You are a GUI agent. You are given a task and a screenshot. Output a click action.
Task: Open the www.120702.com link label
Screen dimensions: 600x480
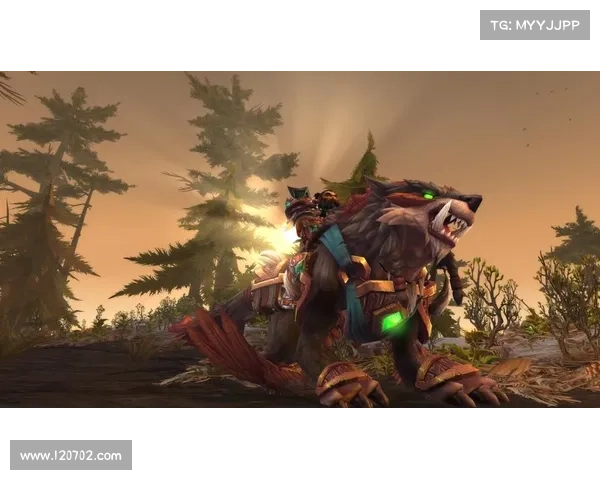click(x=71, y=456)
